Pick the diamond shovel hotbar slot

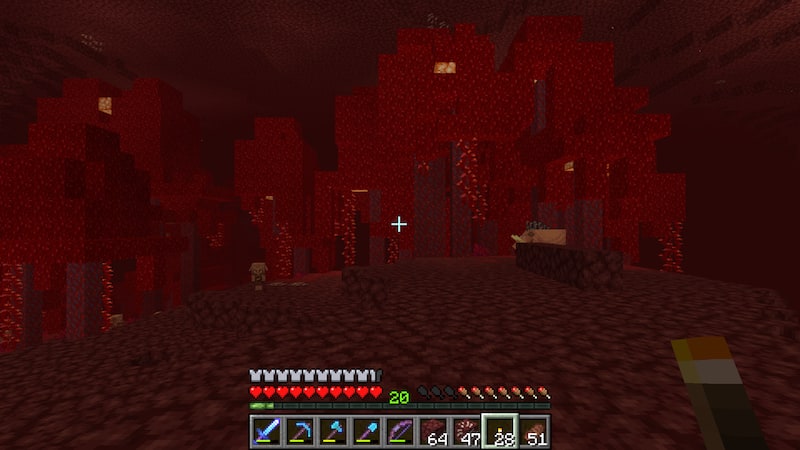(366, 432)
